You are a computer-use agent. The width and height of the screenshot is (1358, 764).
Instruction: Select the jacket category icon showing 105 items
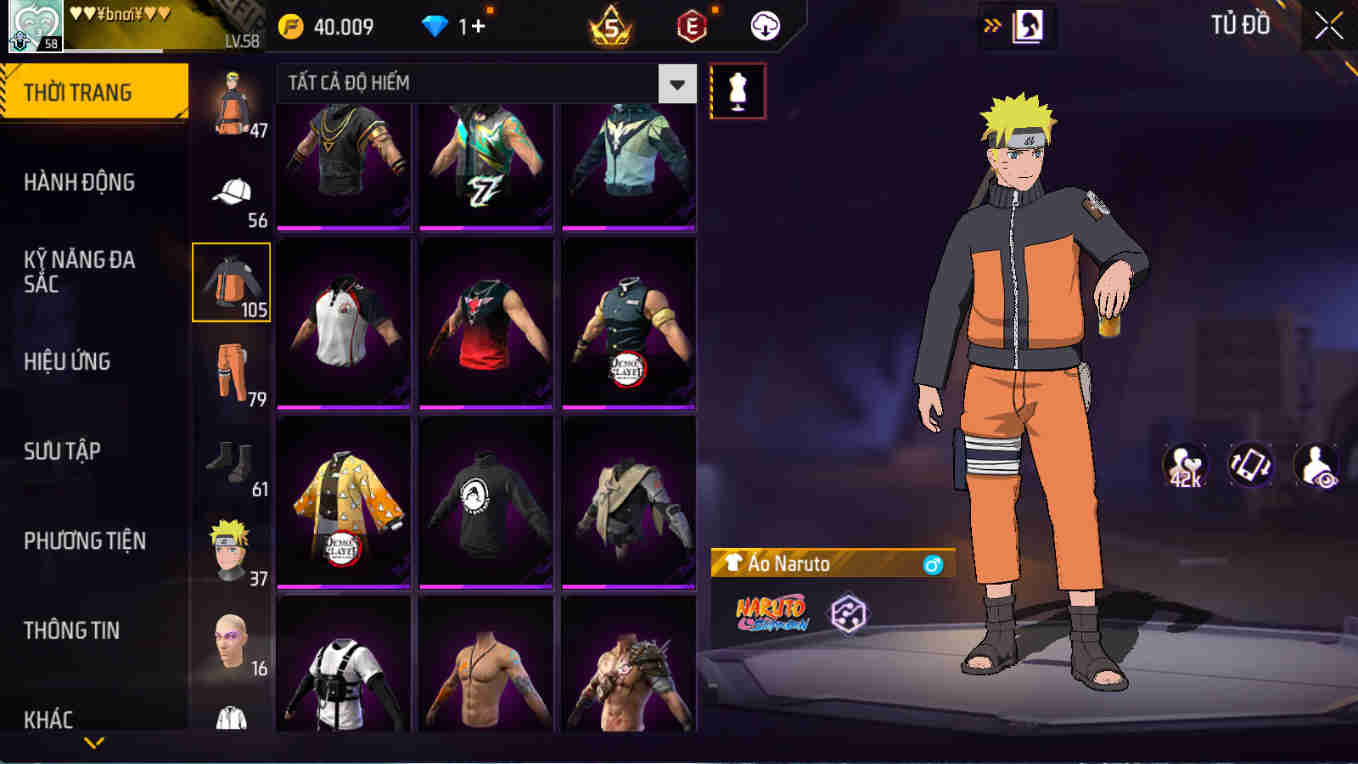click(x=231, y=282)
